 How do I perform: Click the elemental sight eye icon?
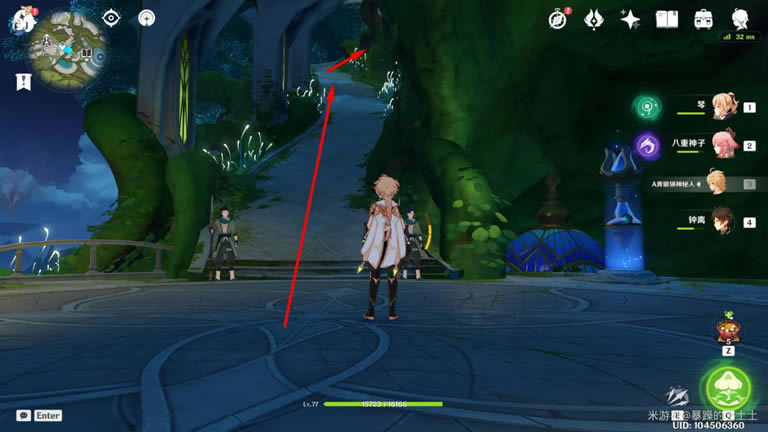[112, 18]
